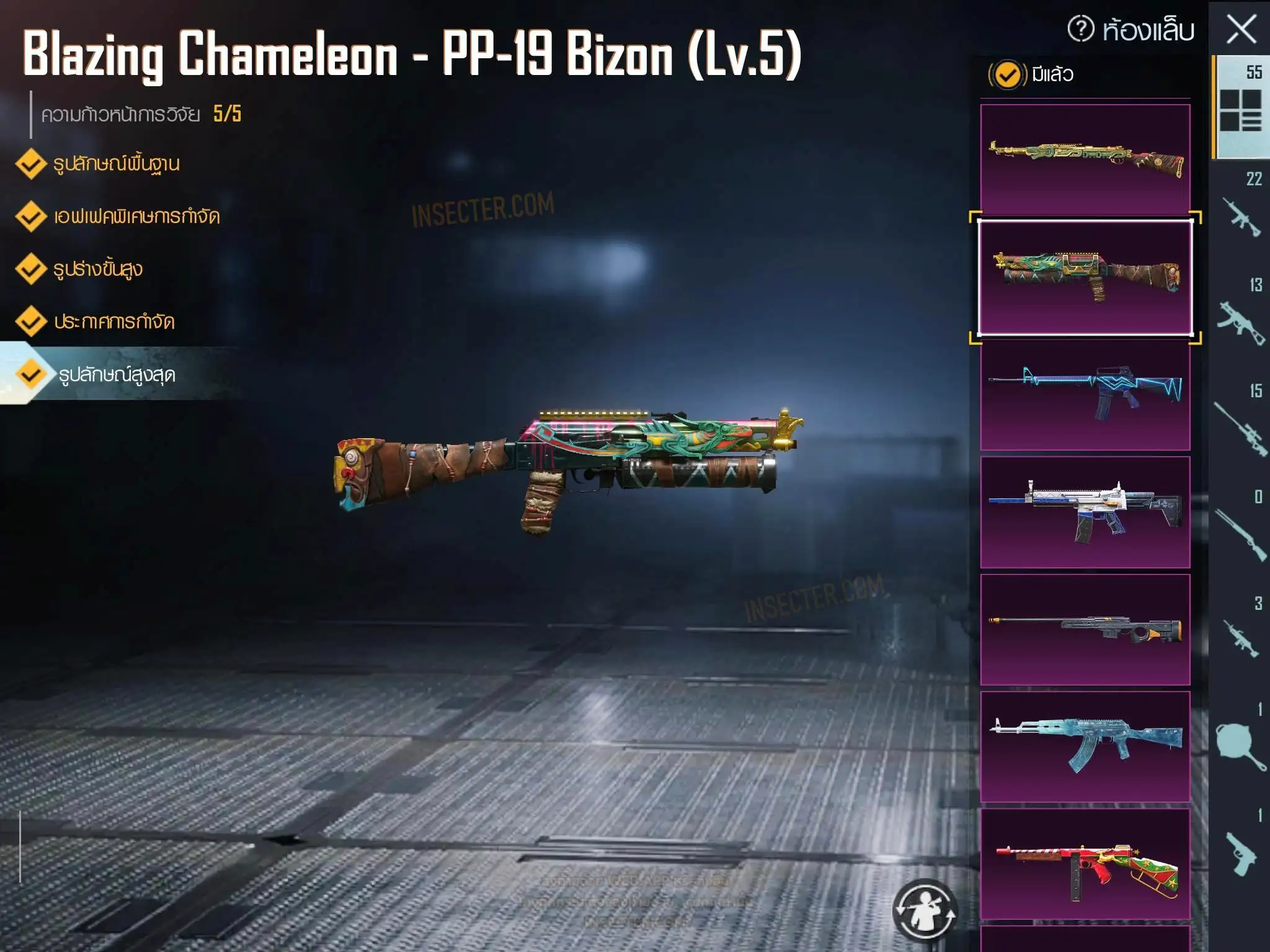Select the รูปลักษณ์พื้นฐาน upgrade level
The height and width of the screenshot is (952, 1270).
tap(116, 164)
